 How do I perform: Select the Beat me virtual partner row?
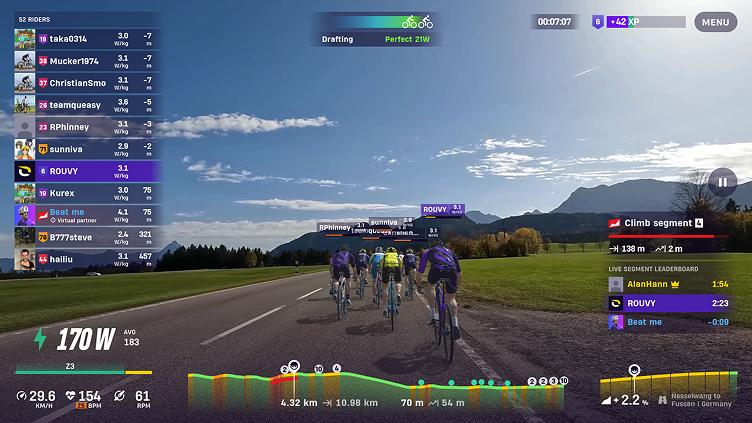[x=85, y=214]
